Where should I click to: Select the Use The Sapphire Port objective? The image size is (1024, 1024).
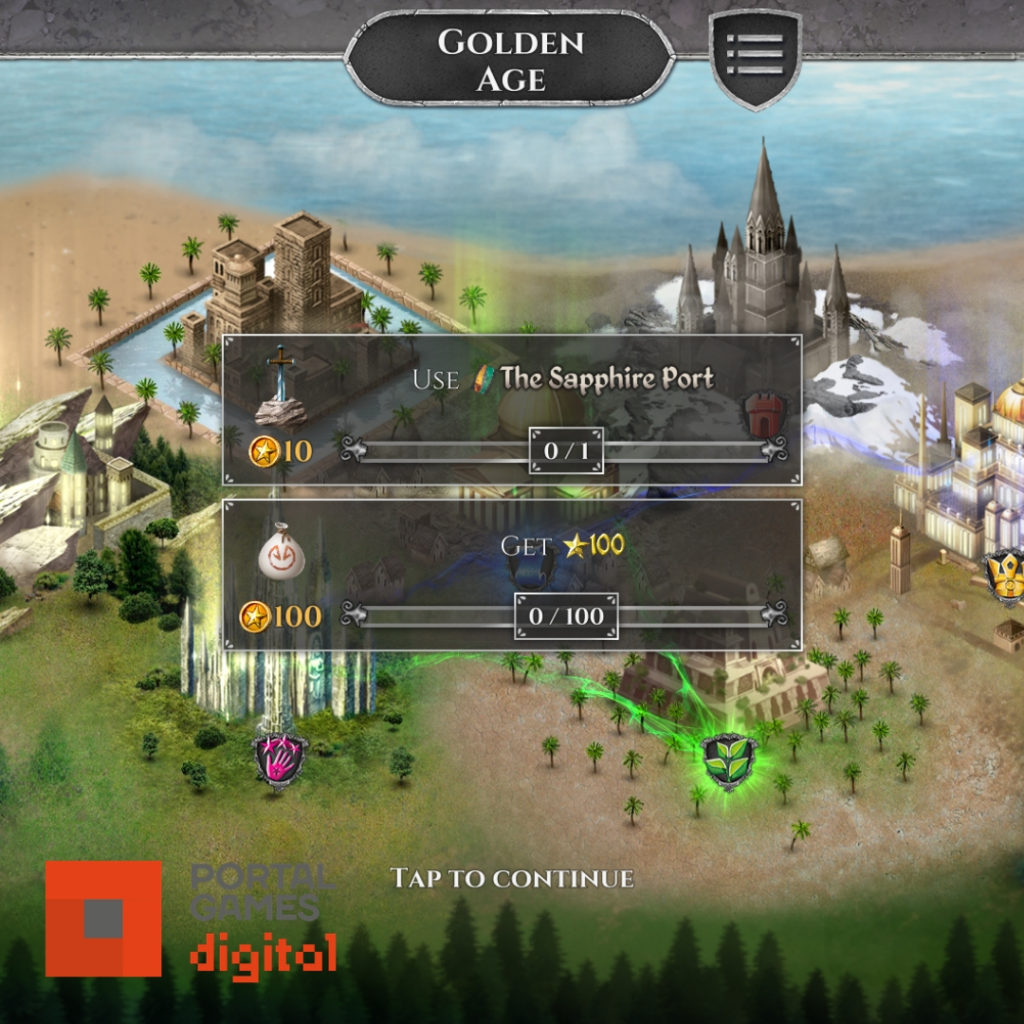pos(511,410)
